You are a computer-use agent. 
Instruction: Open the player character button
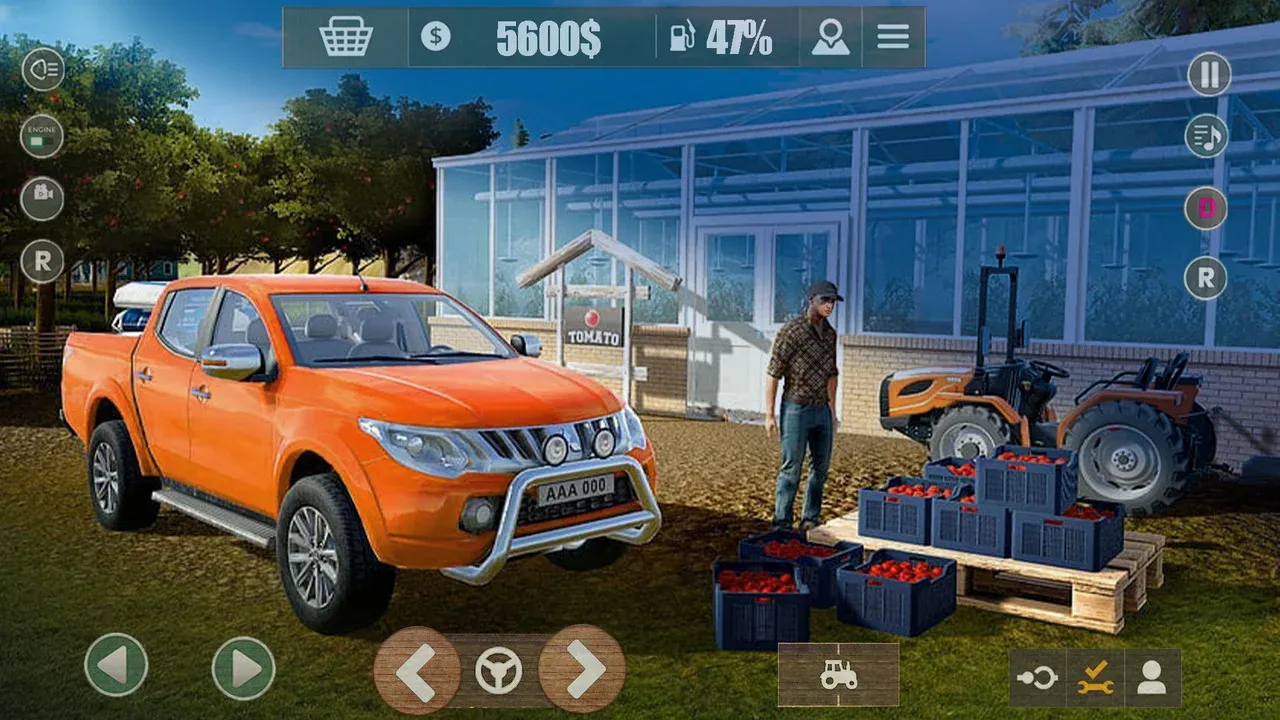(1152, 678)
